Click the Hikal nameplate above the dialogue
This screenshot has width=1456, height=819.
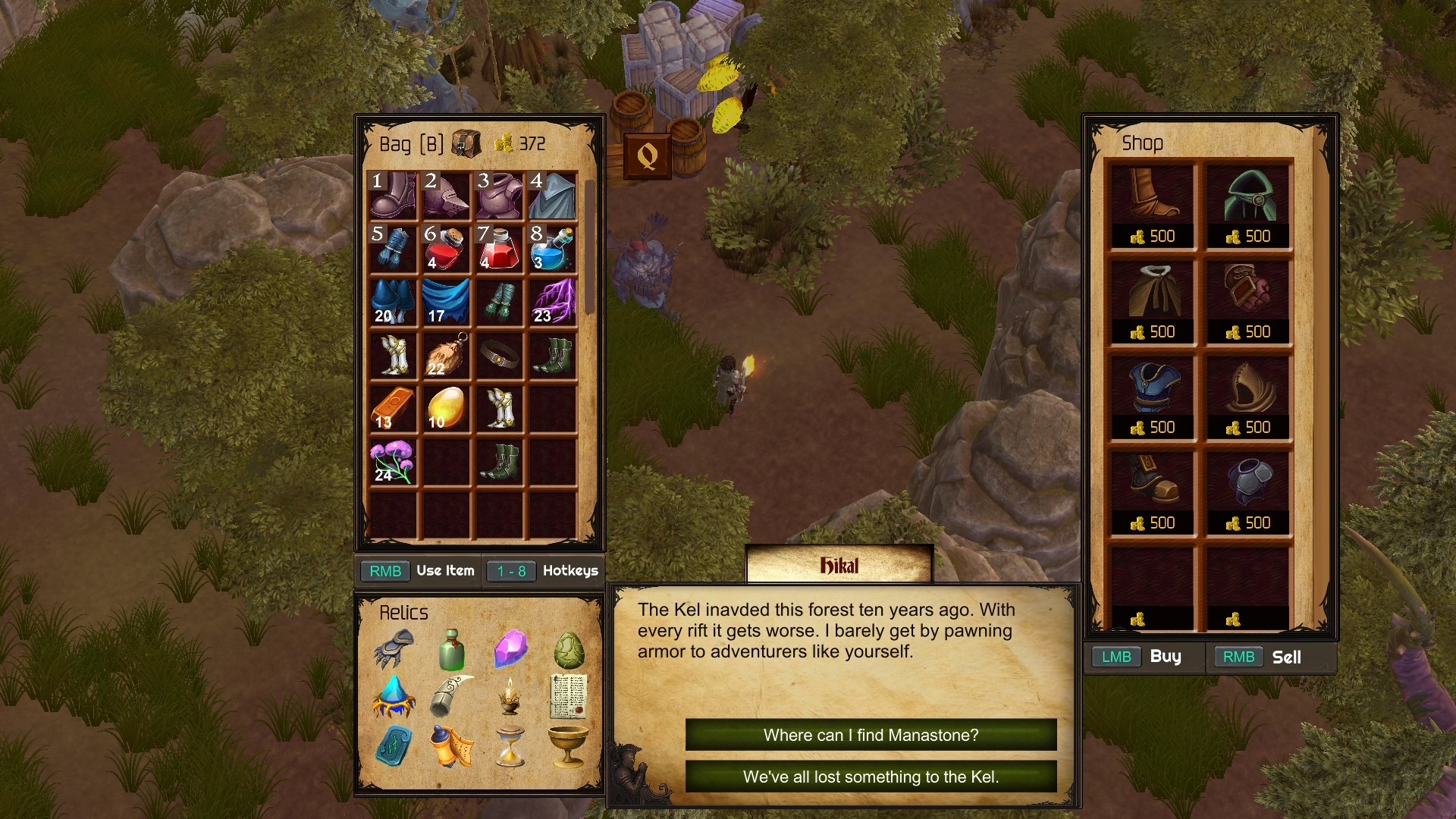click(839, 564)
